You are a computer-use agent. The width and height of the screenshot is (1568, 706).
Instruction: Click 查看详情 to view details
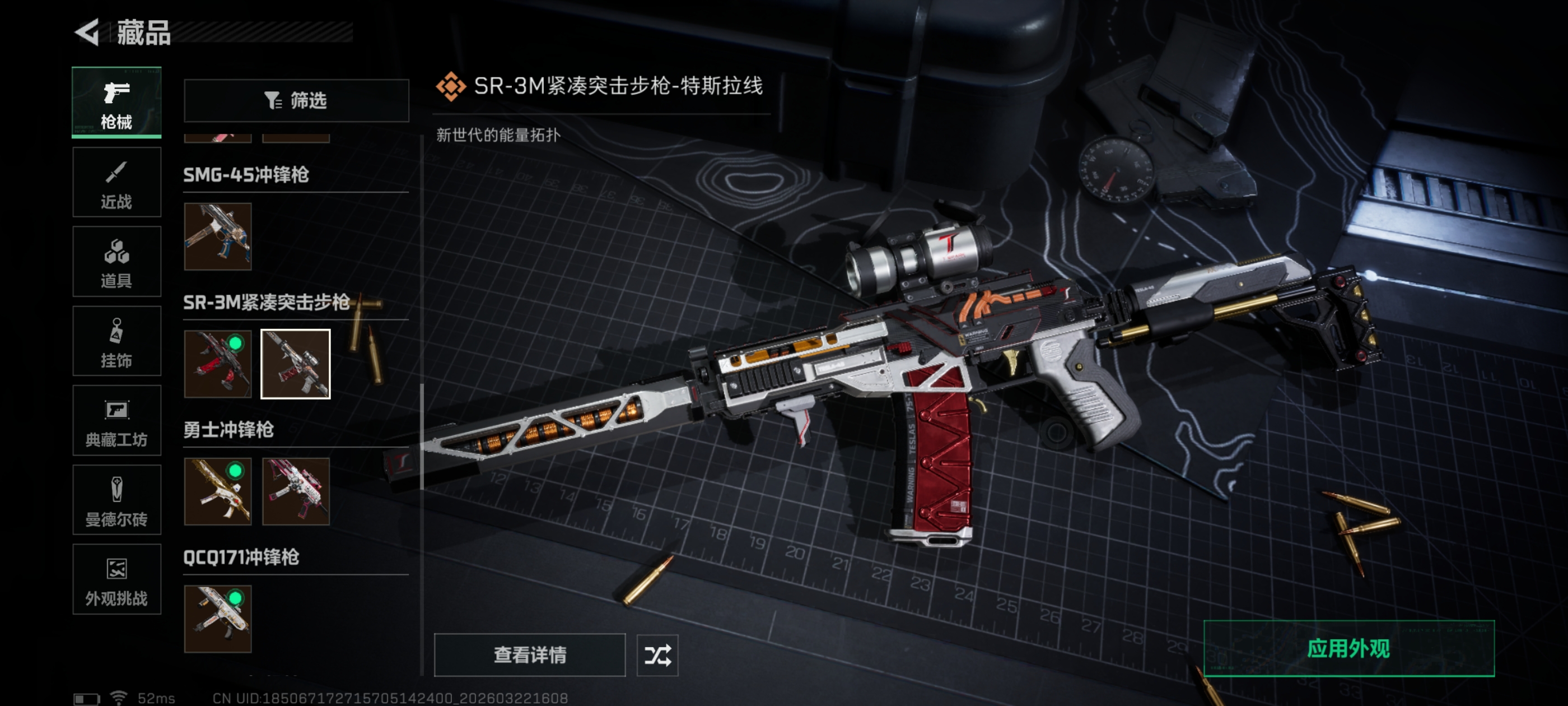[x=530, y=655]
